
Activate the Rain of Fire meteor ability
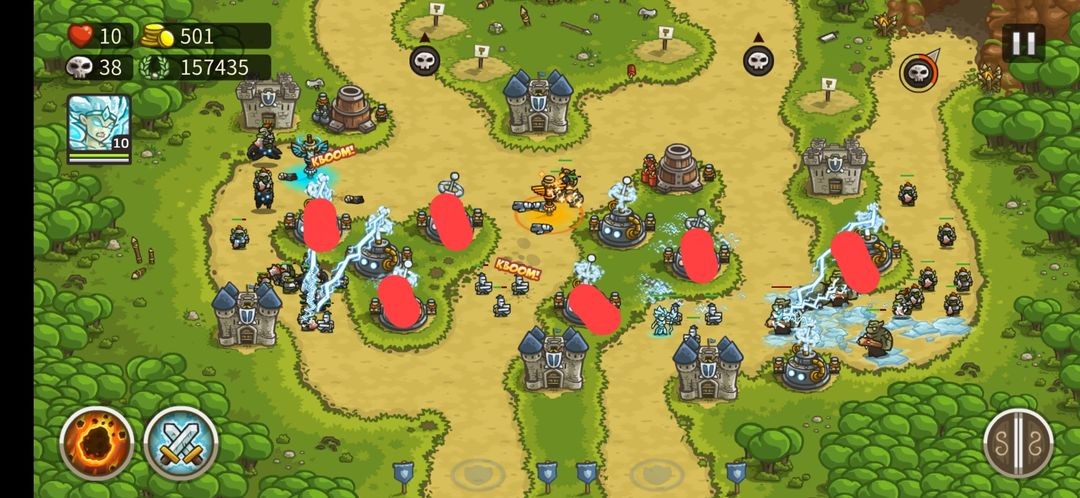97,443
